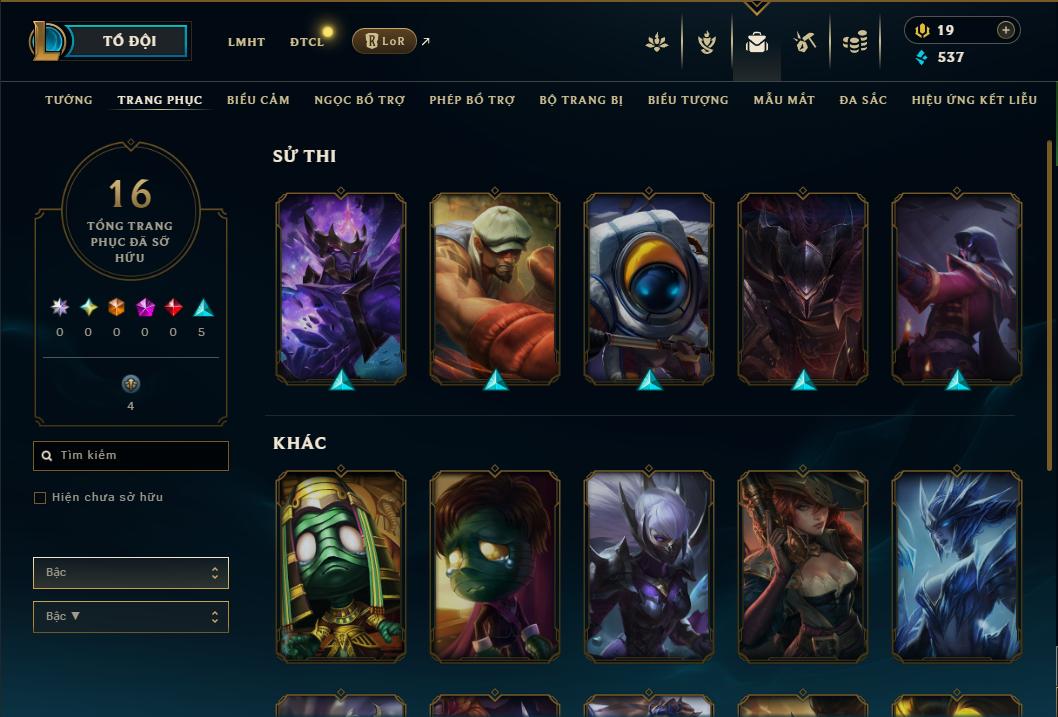Switch to the LMHT tab
1058x717 pixels.
pos(246,42)
